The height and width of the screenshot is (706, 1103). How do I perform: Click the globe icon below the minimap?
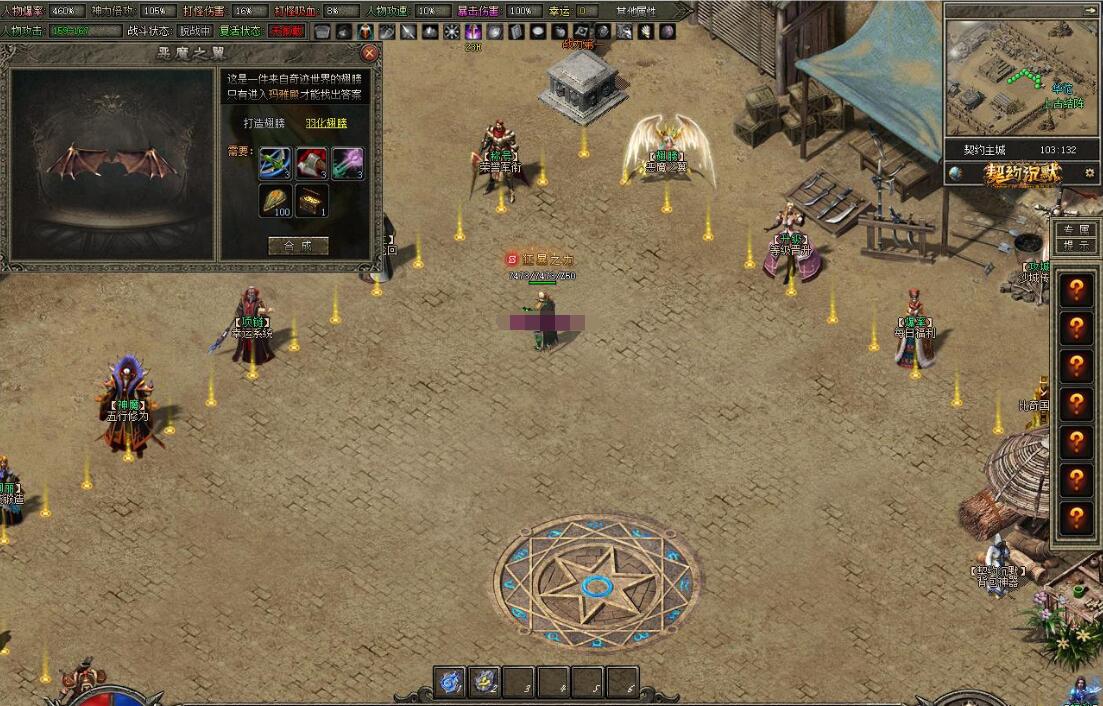pyautogui.click(x=956, y=173)
